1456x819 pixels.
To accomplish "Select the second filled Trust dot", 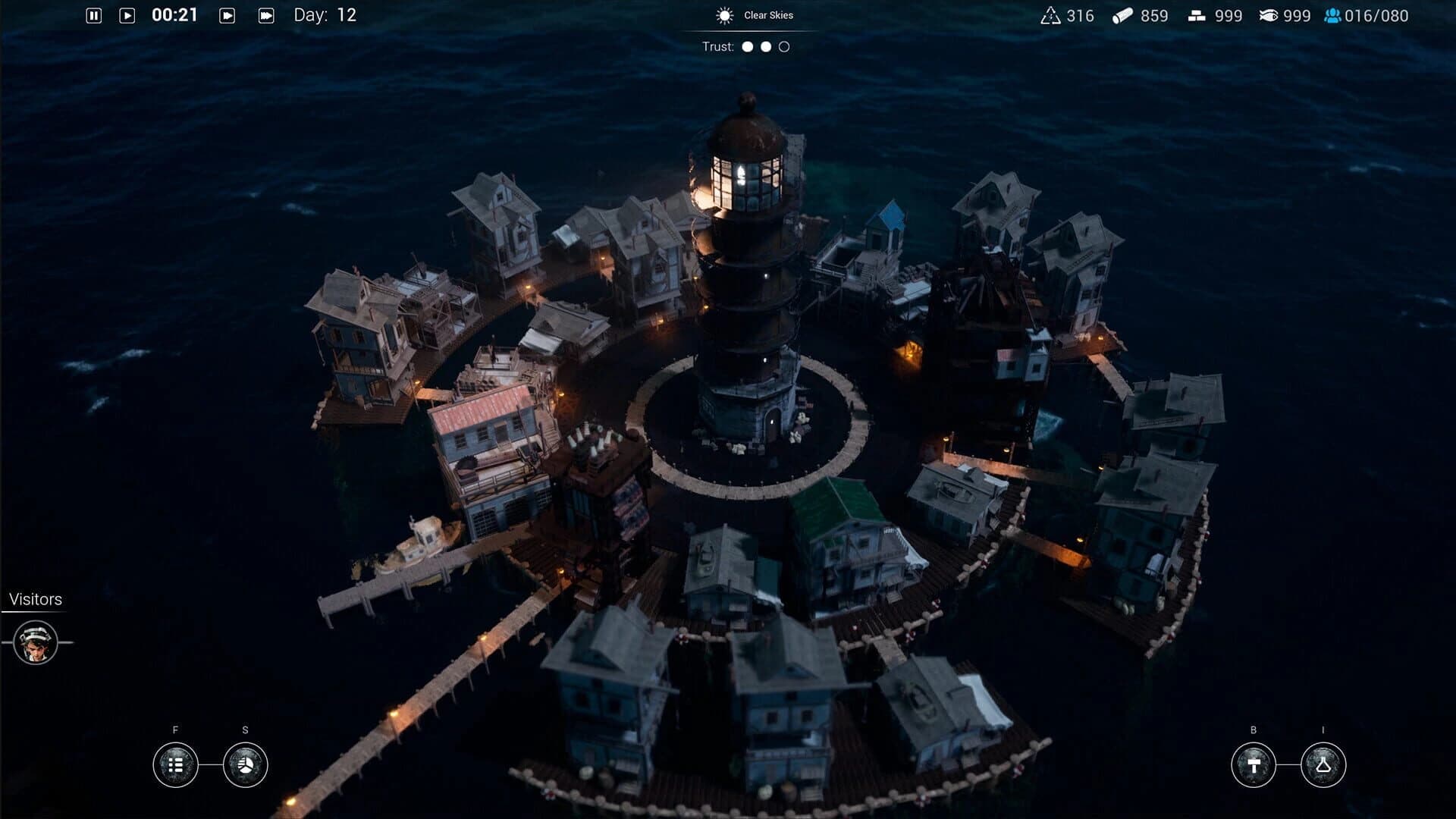I will 766,47.
